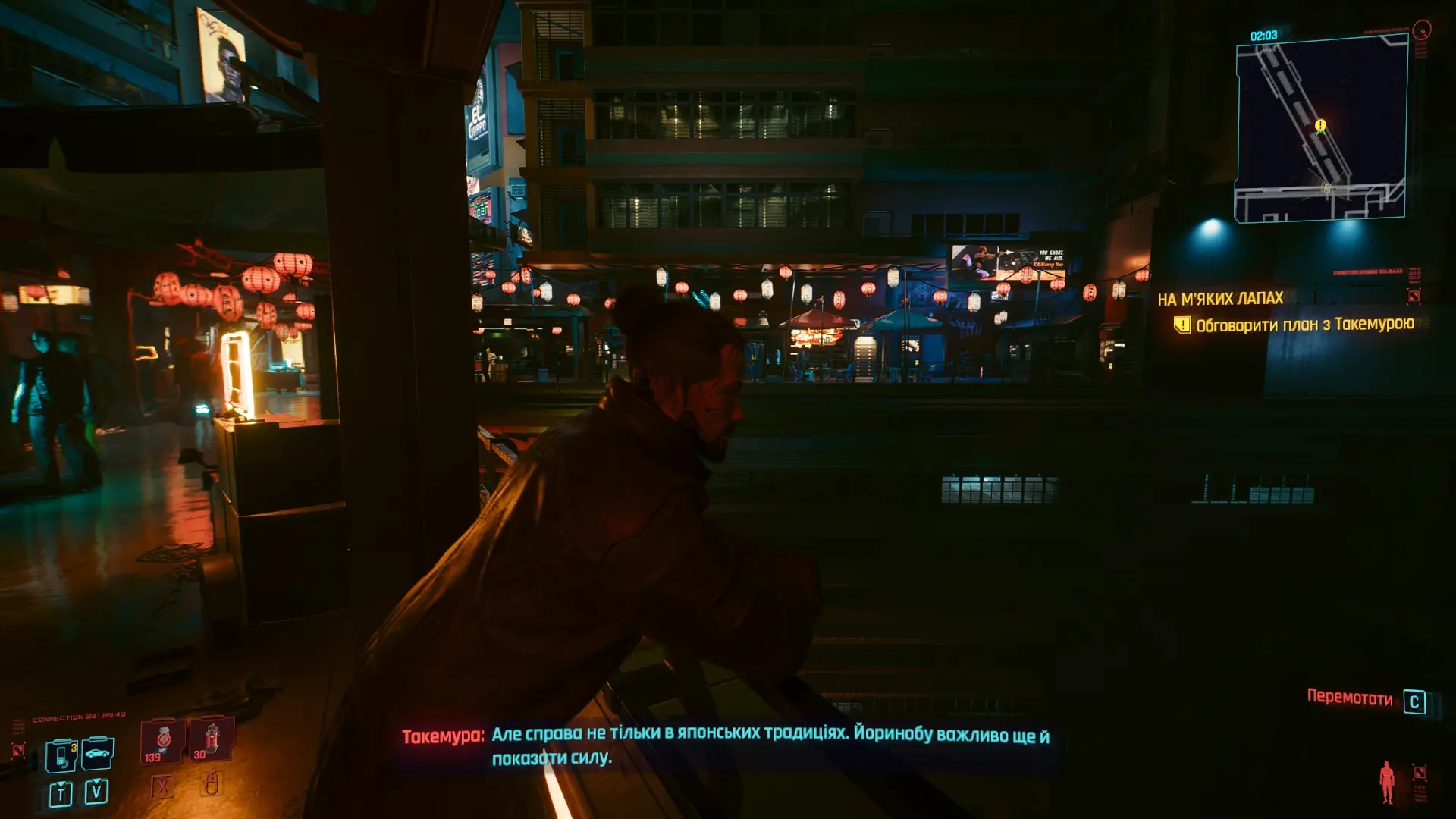This screenshot has width=1456, height=819.
Task: Open the phone icon with 3 messages
Action: 61,755
